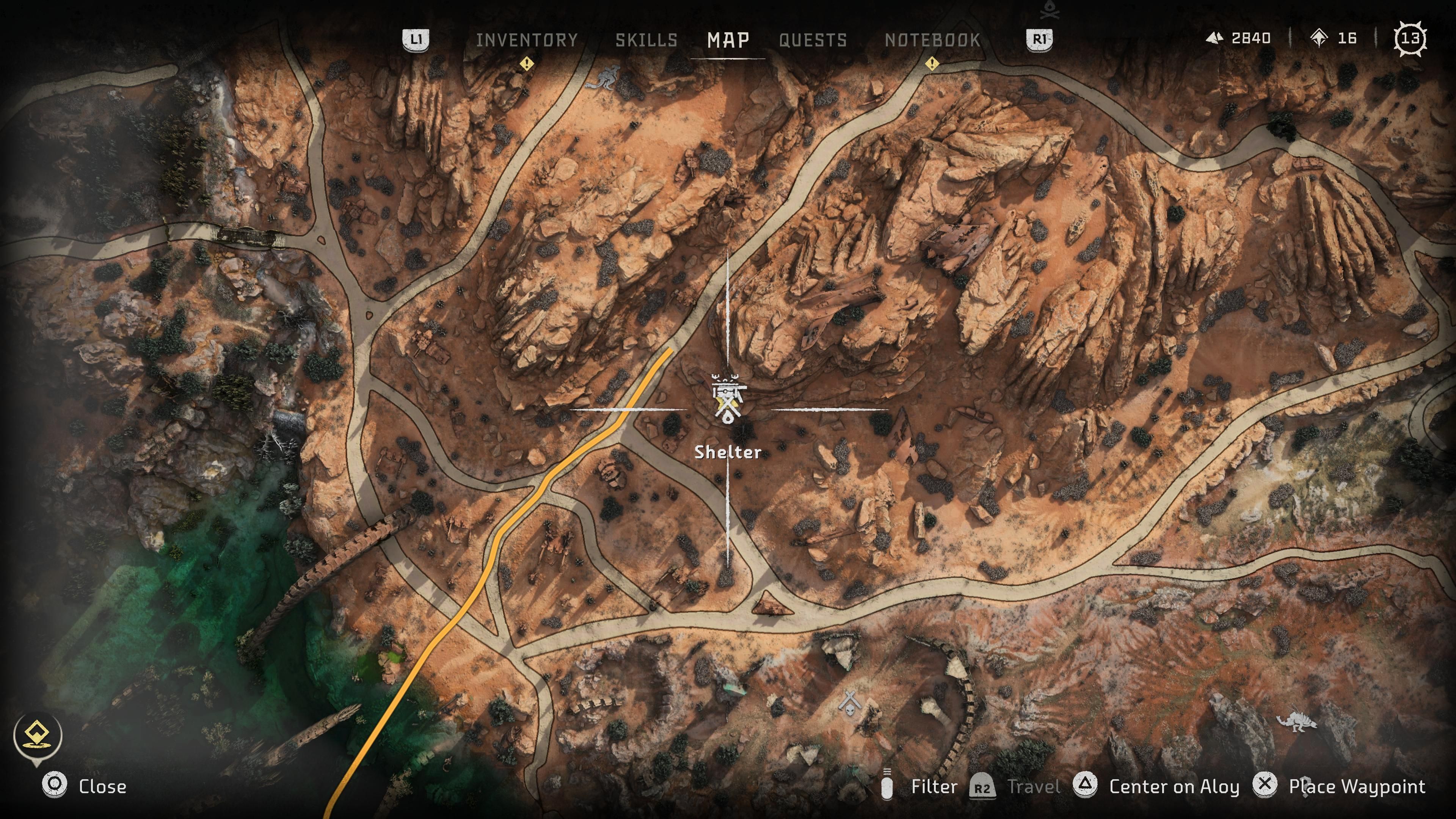1456x819 pixels.
Task: Open the Skills tab
Action: pyautogui.click(x=648, y=39)
